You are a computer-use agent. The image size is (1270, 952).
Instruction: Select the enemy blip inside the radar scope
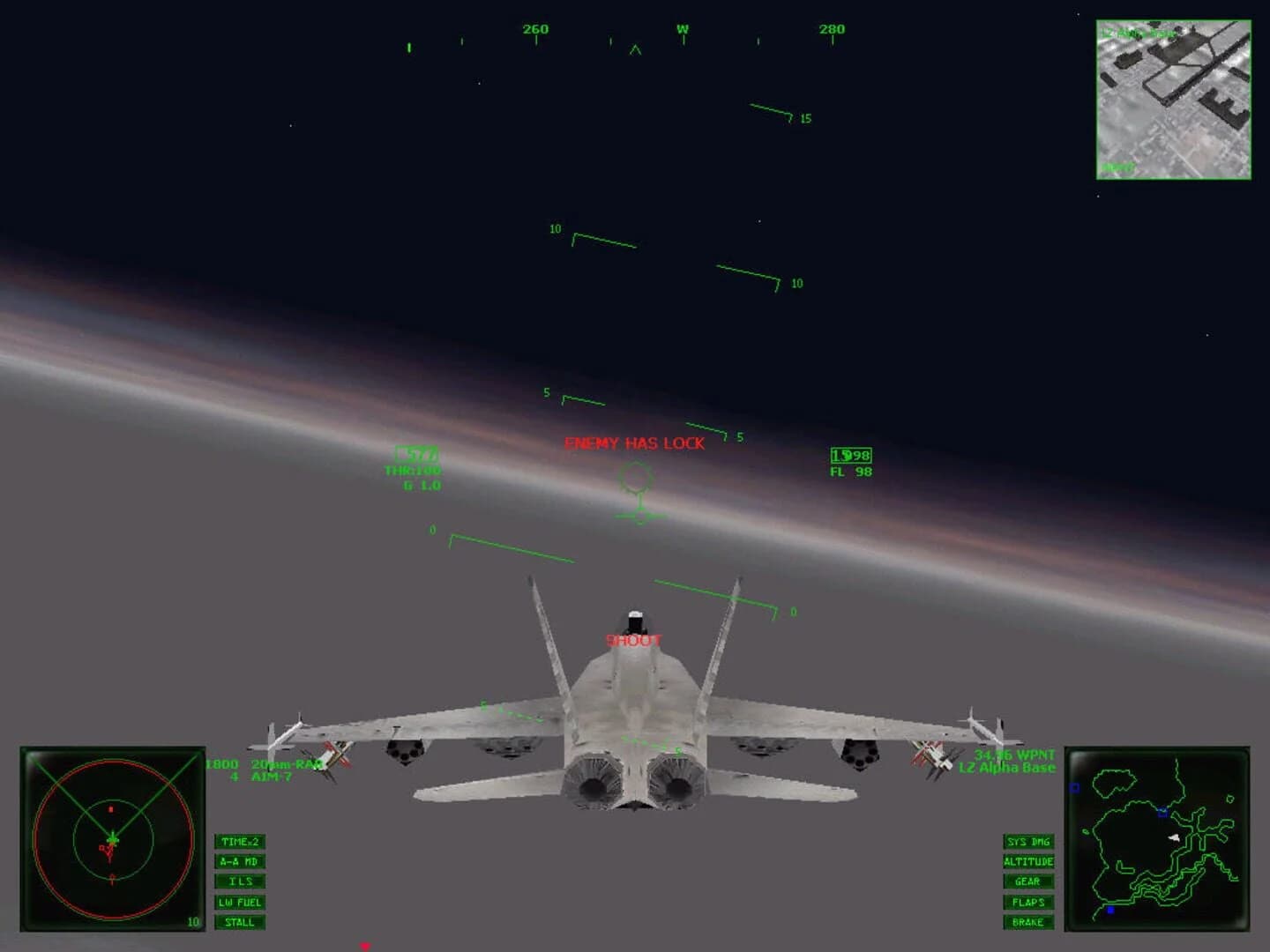[110, 809]
